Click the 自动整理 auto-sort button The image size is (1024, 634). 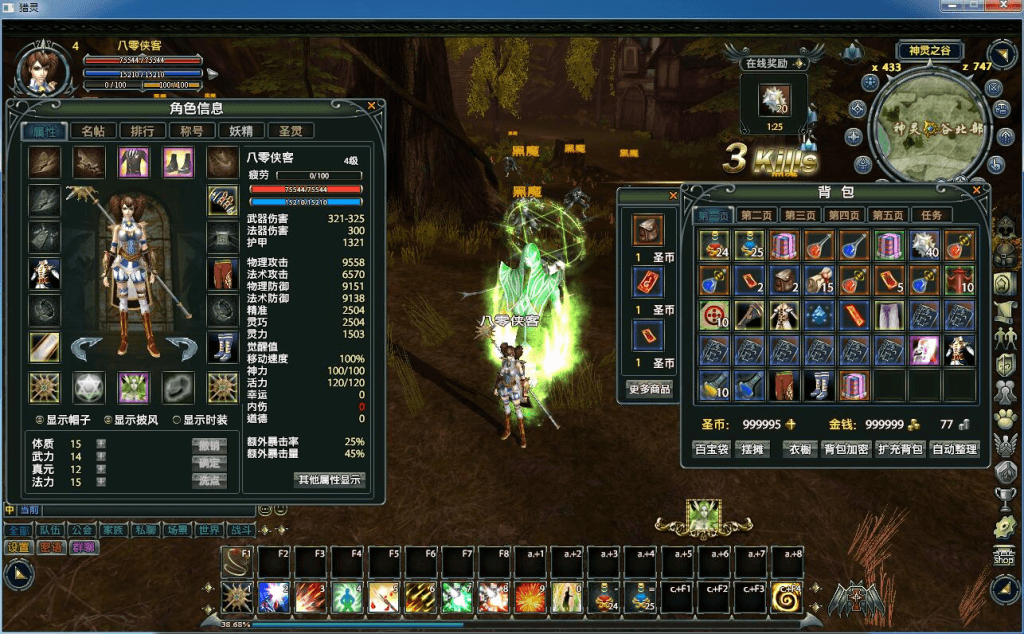point(953,449)
